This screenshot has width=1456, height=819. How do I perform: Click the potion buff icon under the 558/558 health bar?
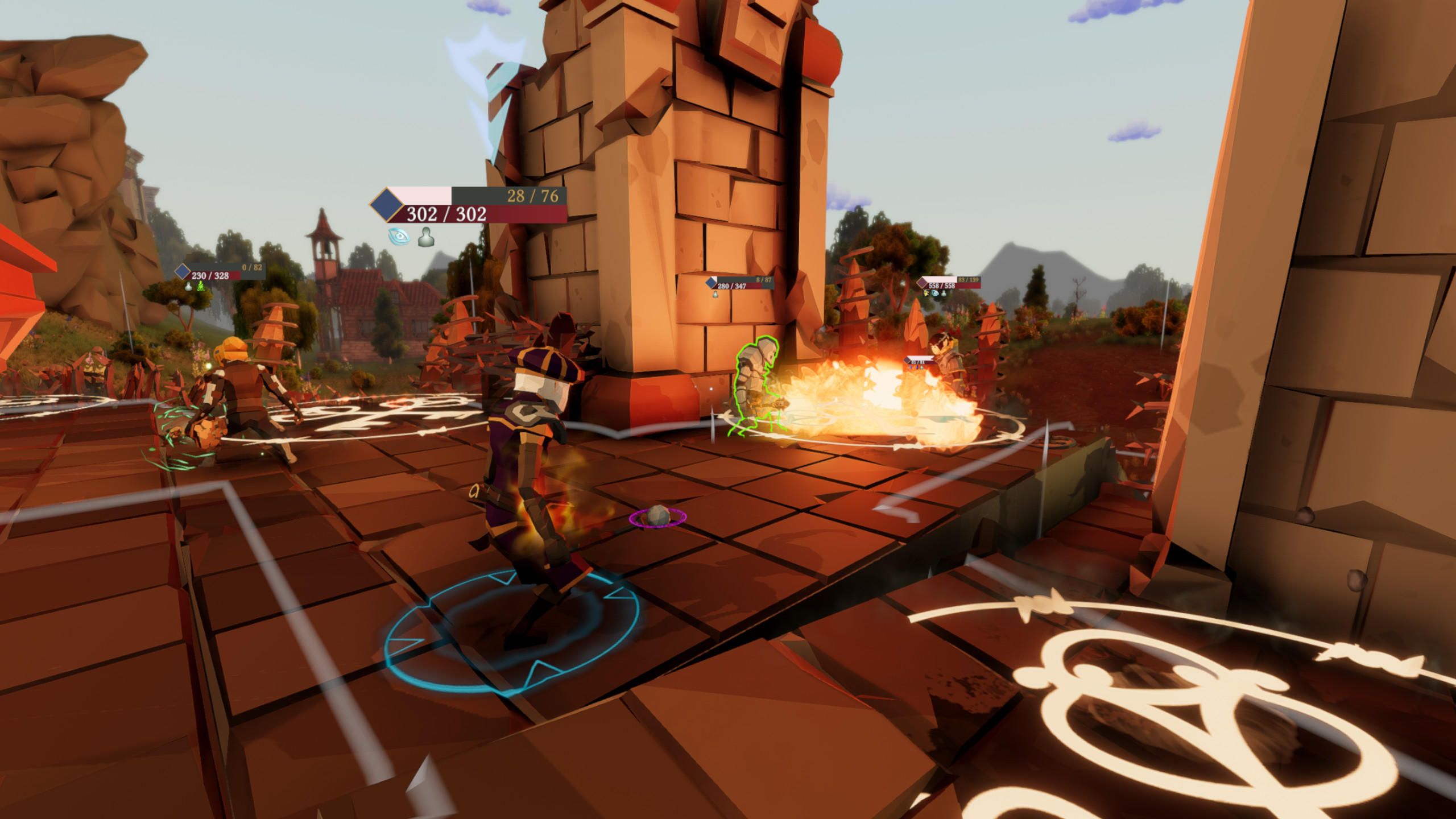pos(944,293)
